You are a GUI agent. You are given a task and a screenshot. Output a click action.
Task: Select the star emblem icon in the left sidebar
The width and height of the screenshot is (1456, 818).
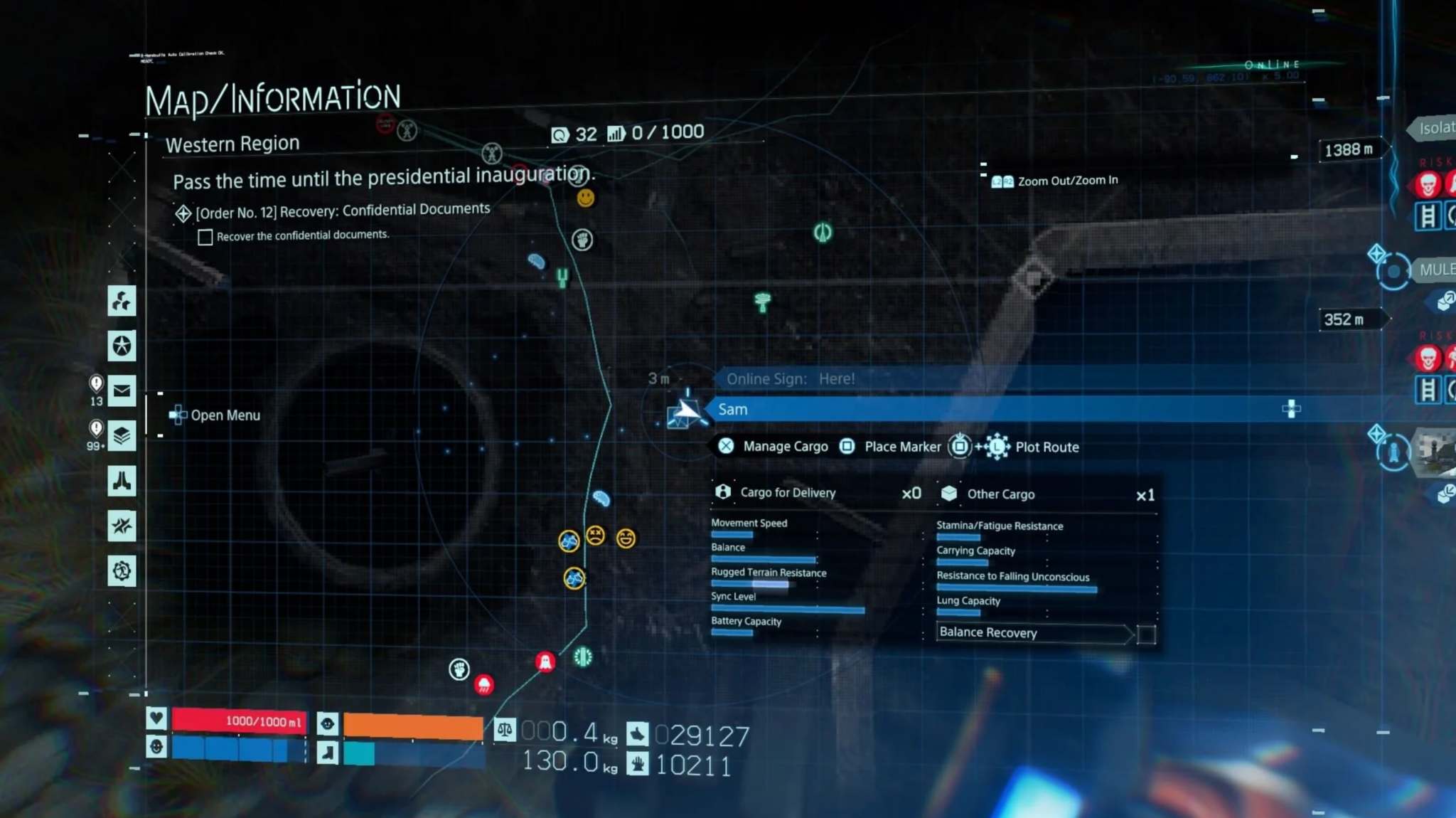point(122,345)
